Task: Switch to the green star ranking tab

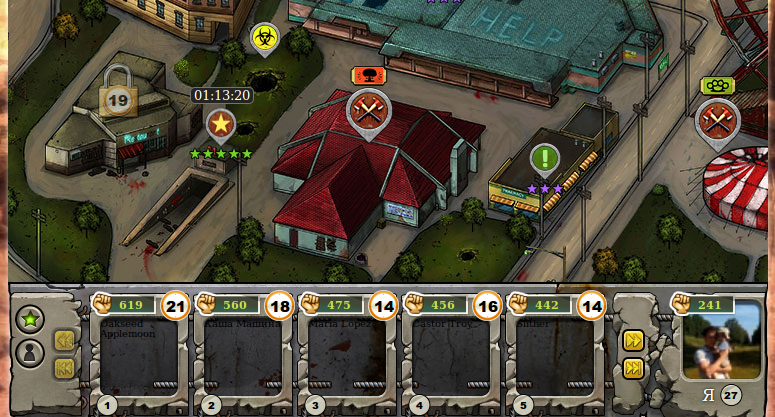Action: (30, 320)
